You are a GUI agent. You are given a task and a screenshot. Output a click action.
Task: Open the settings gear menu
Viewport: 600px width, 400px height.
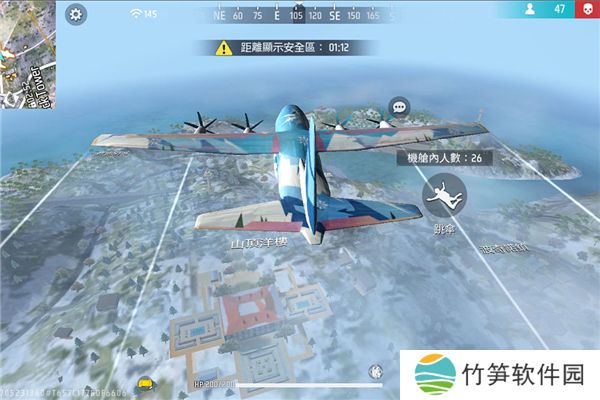tap(77, 14)
